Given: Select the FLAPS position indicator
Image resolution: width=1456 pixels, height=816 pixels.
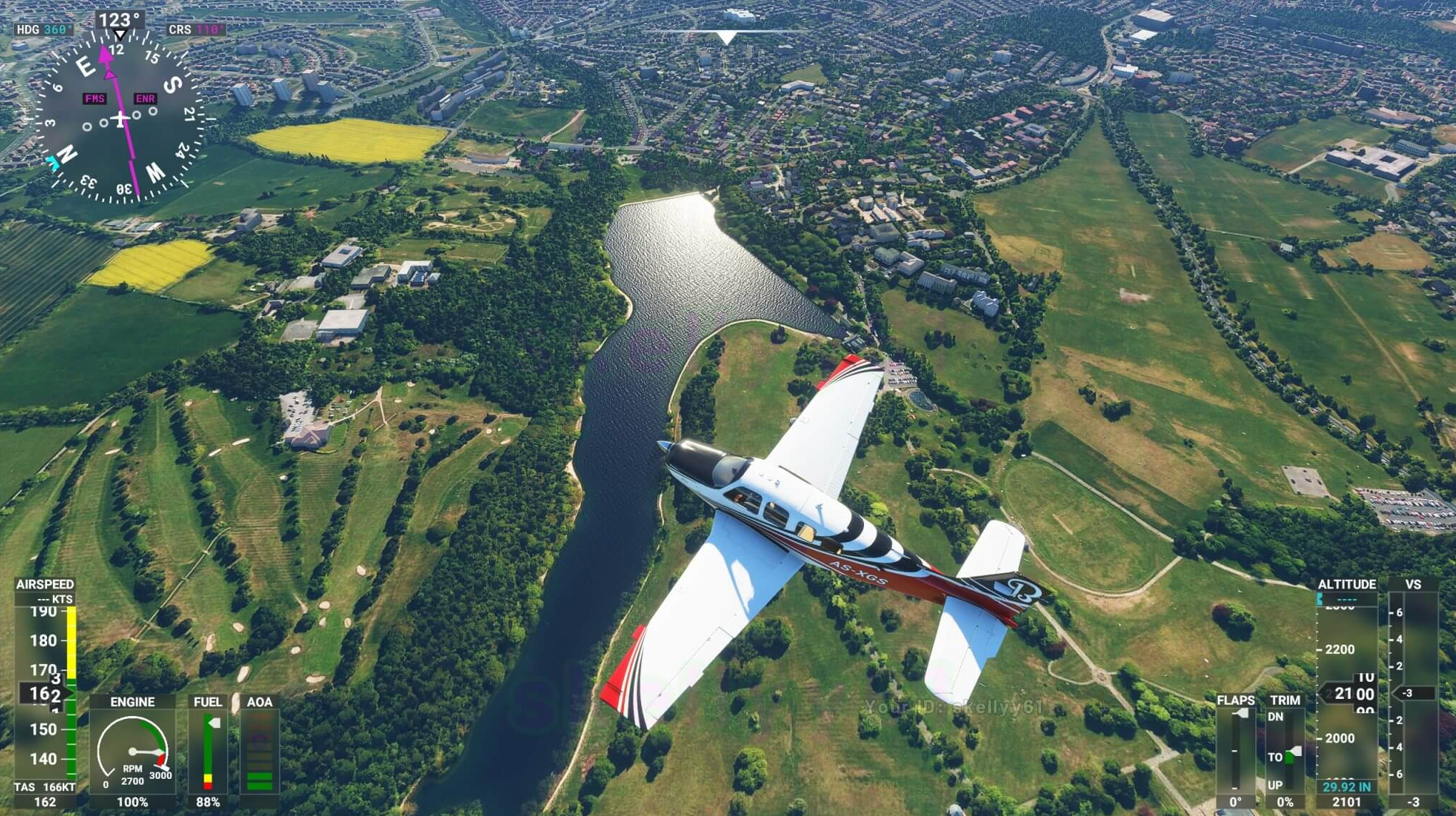Looking at the screenshot, I should point(1236,750).
